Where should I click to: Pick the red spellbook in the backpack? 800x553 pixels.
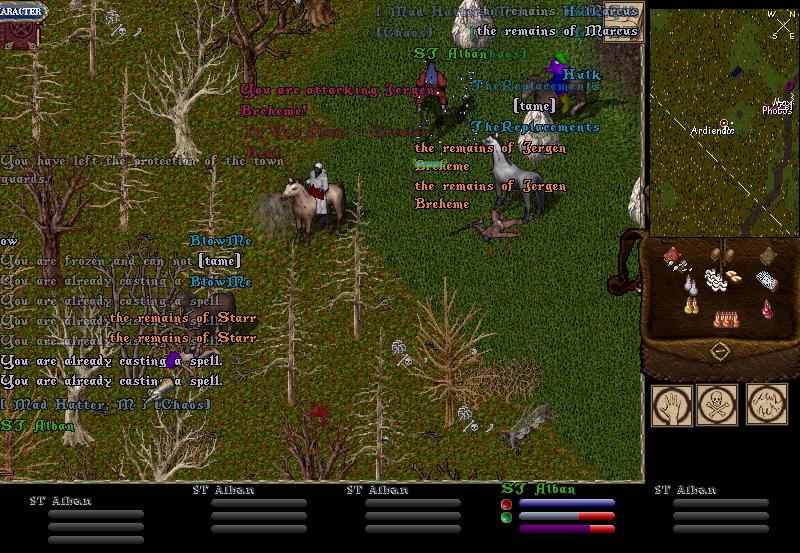(674, 256)
